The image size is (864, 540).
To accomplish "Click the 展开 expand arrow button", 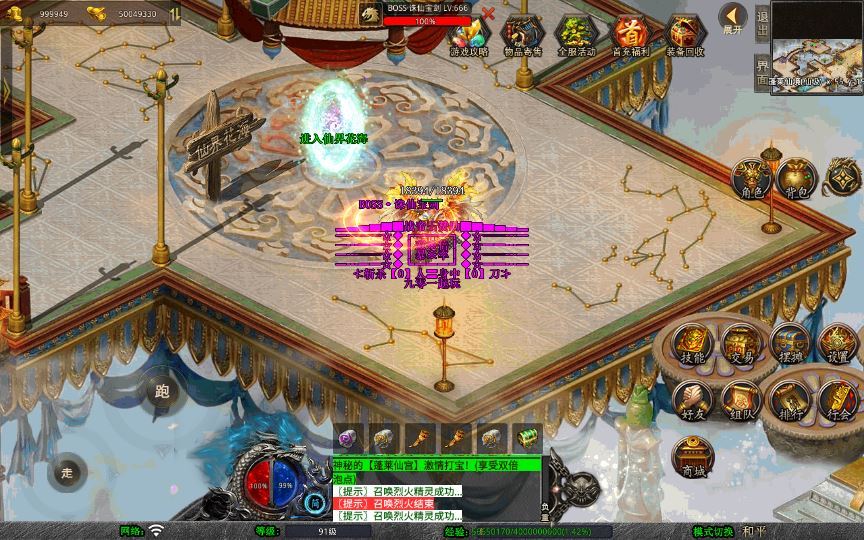I will click(x=734, y=18).
